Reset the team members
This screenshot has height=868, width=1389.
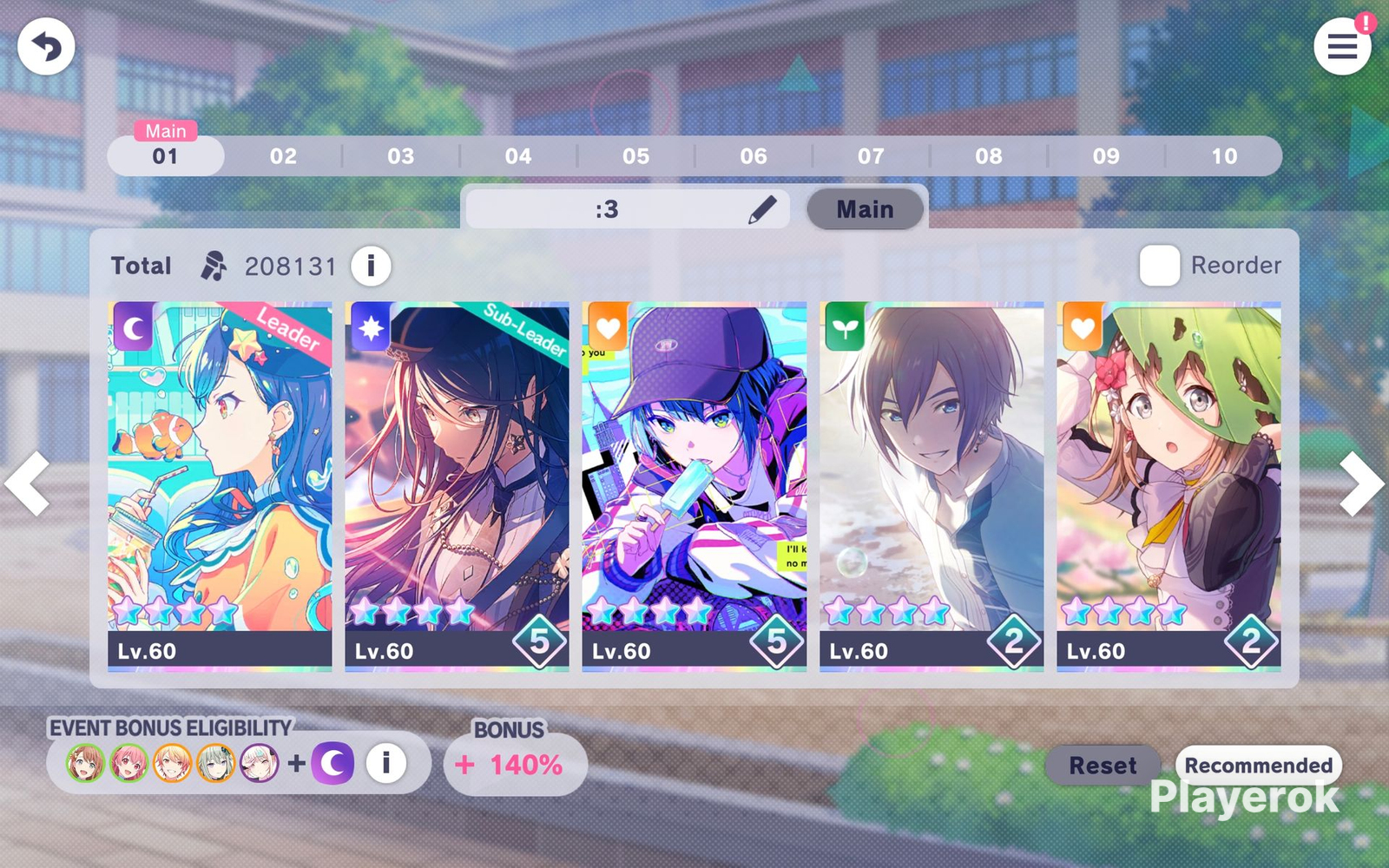(1103, 766)
